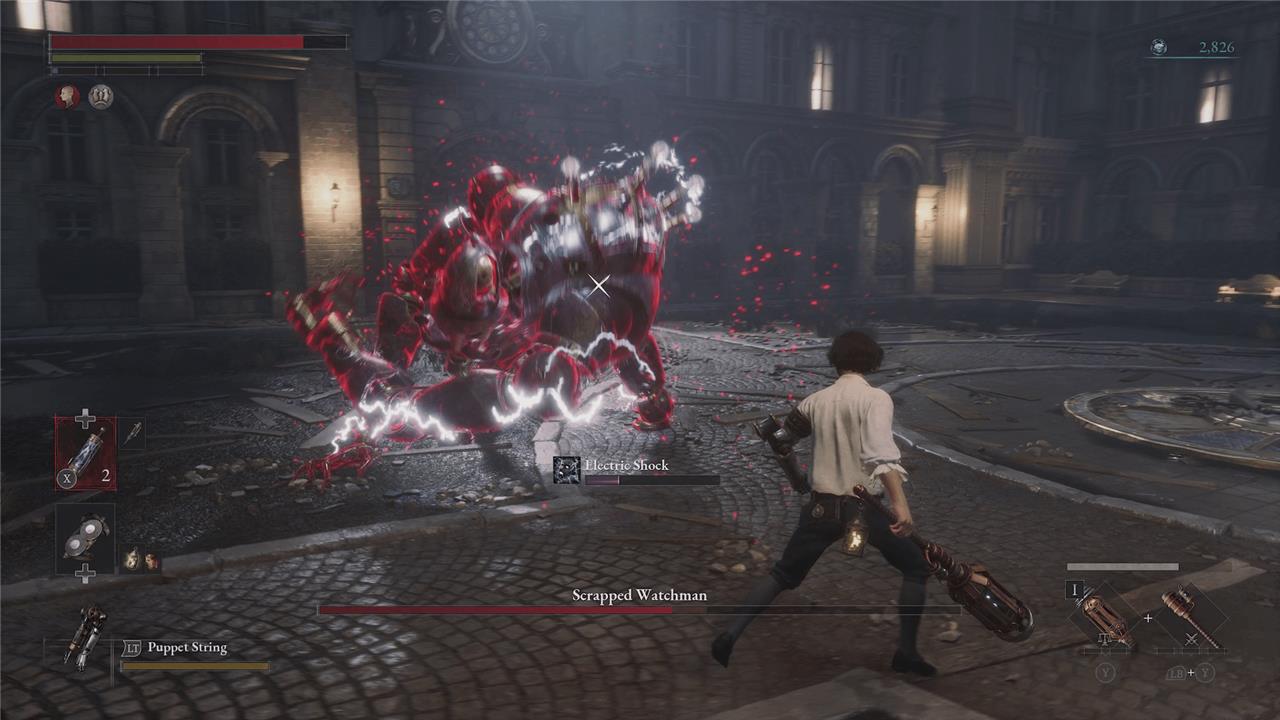The image size is (1280, 720).
Task: Choose the small dagger-shaped item beside Pulse Cell
Action: pos(133,433)
